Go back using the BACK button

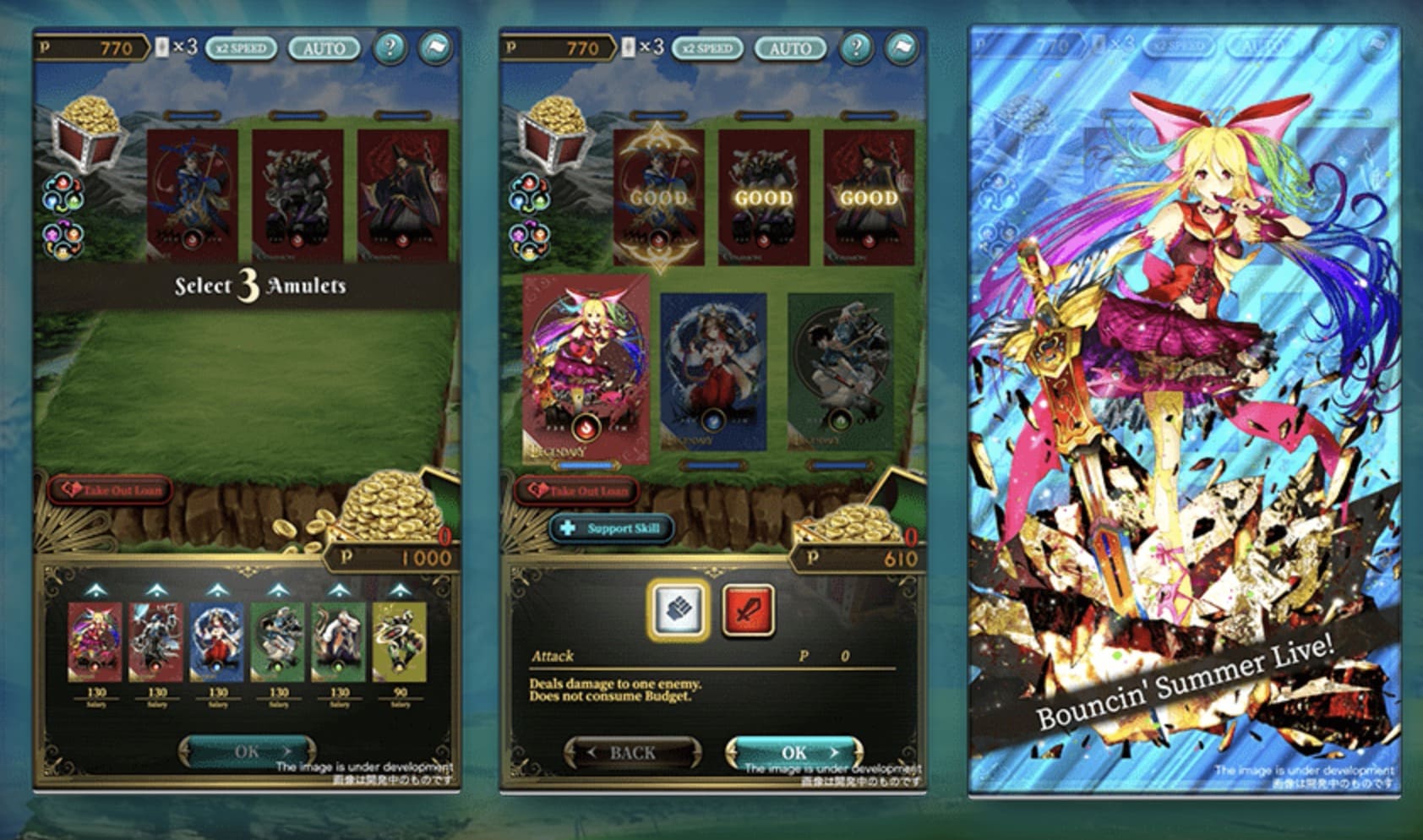pos(632,752)
